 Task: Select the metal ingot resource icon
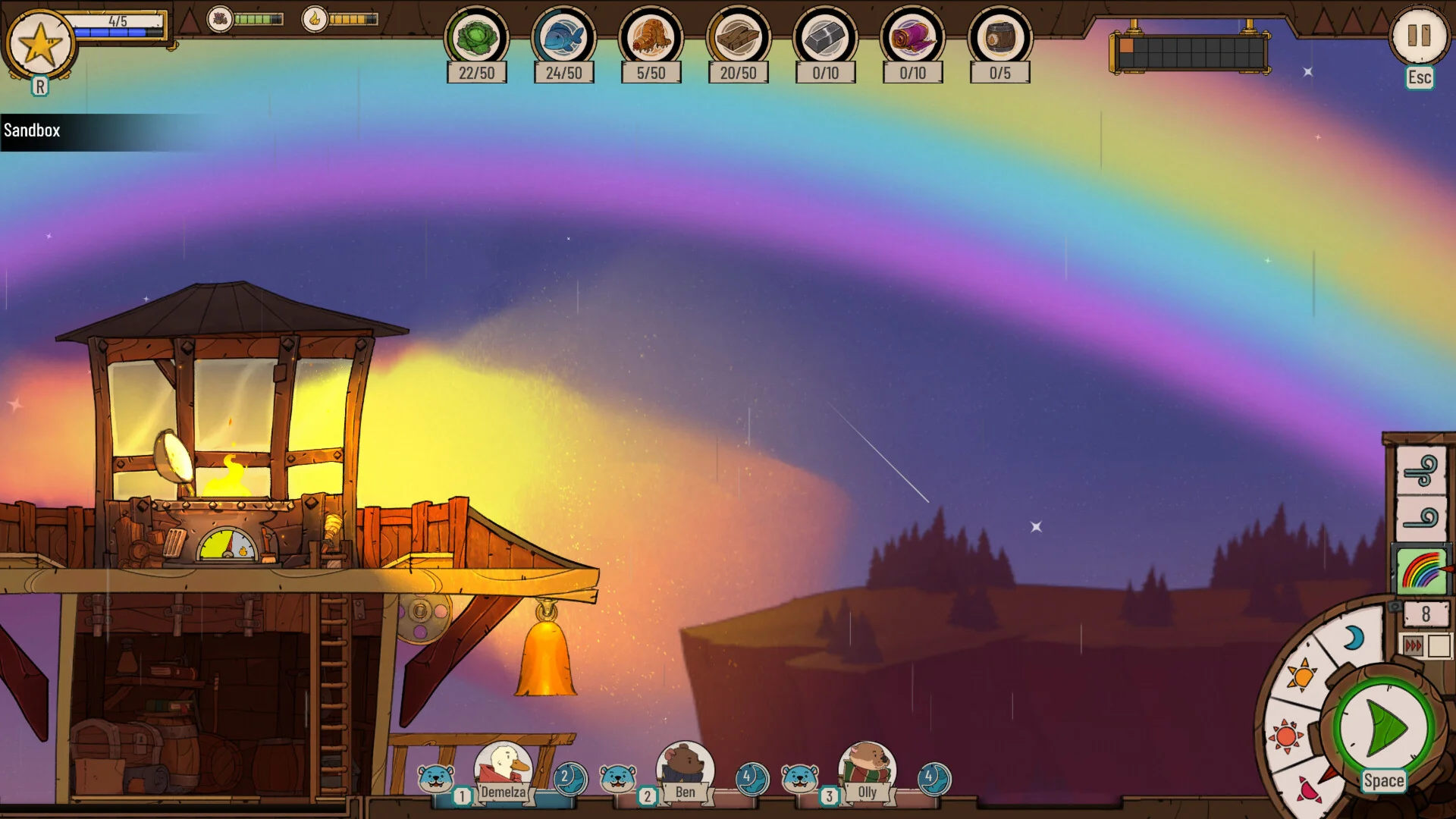(825, 38)
